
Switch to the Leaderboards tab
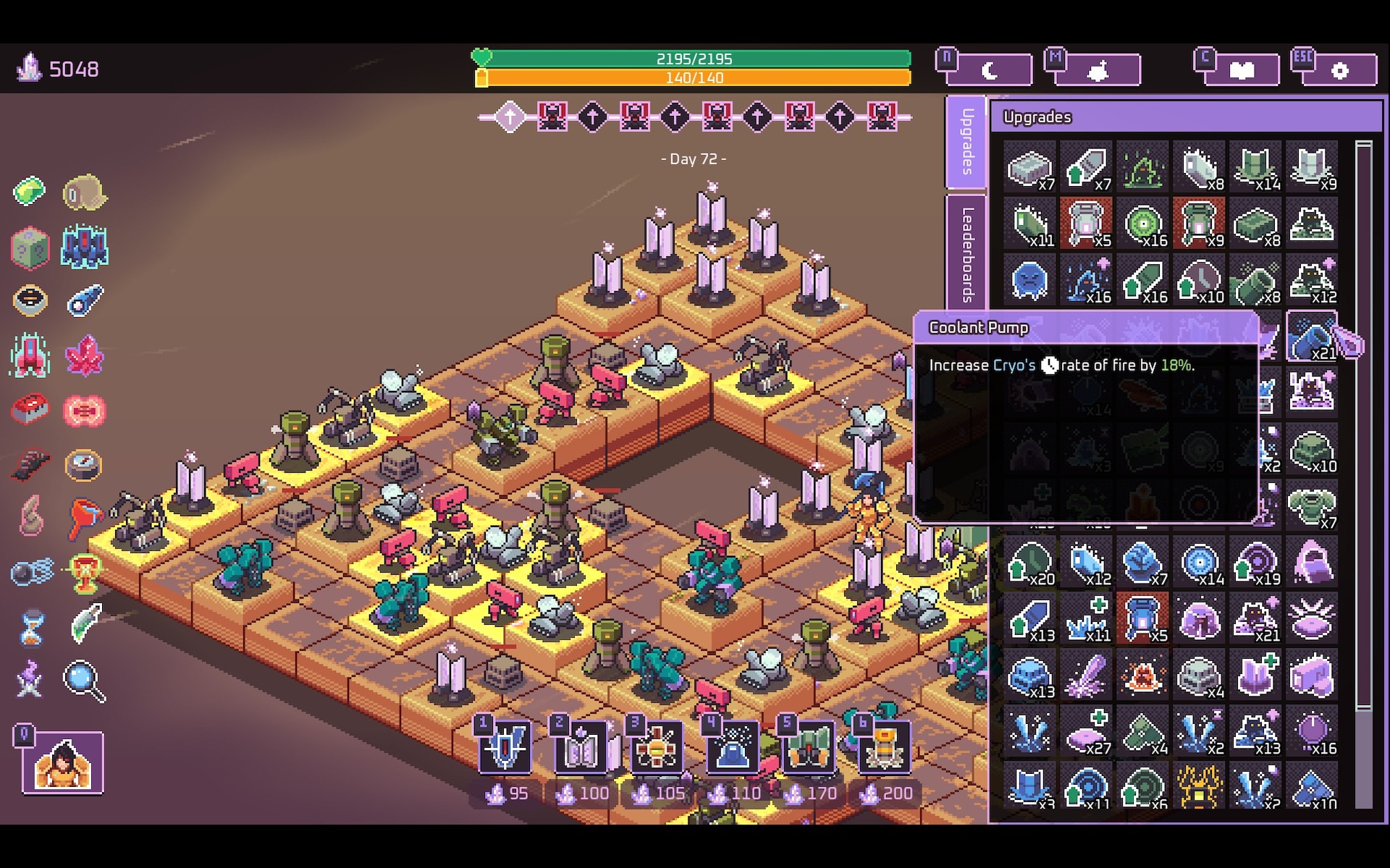coord(966,253)
